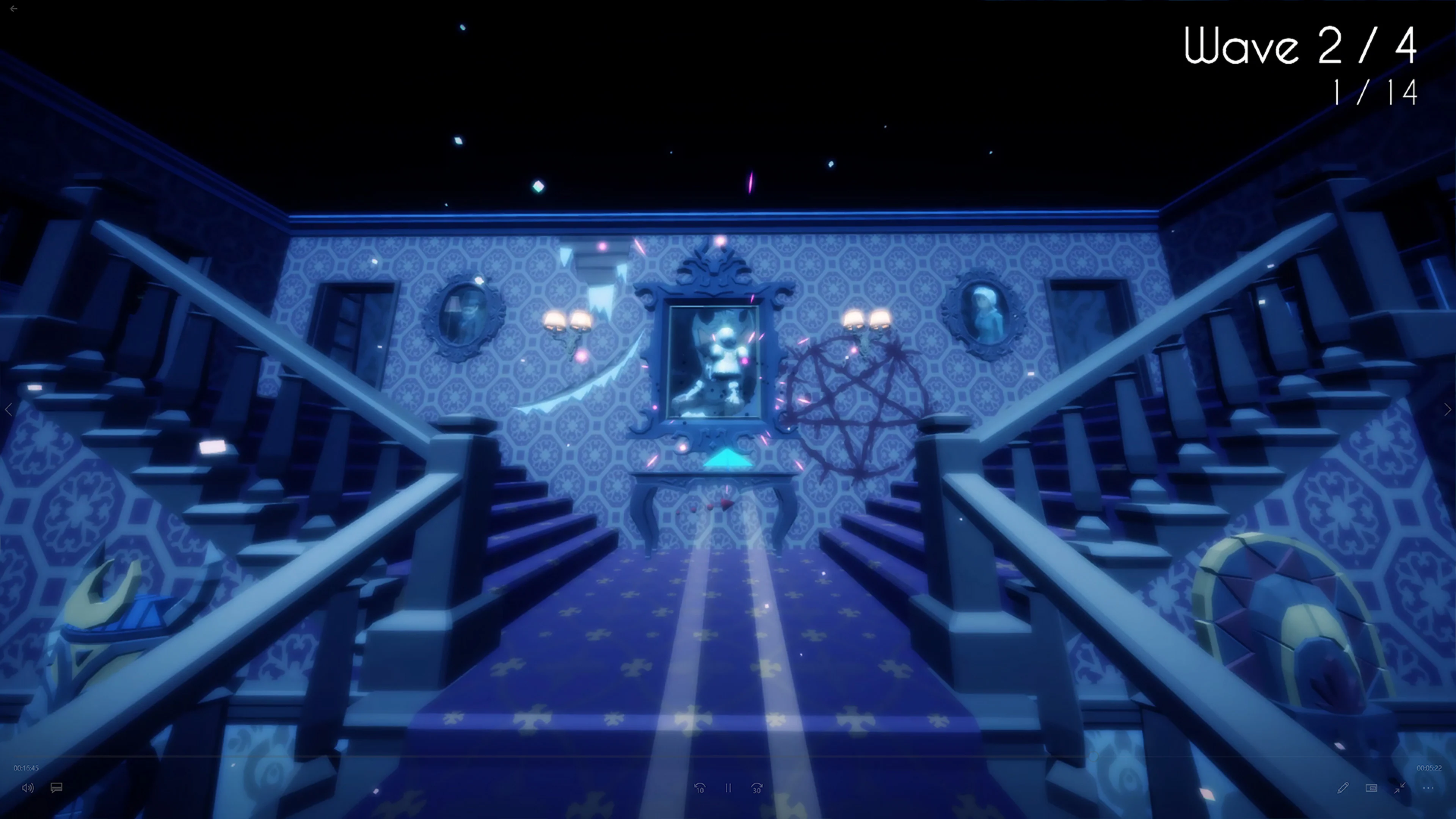Open volume control via the speaker icon
The image size is (1456, 819).
click(28, 788)
